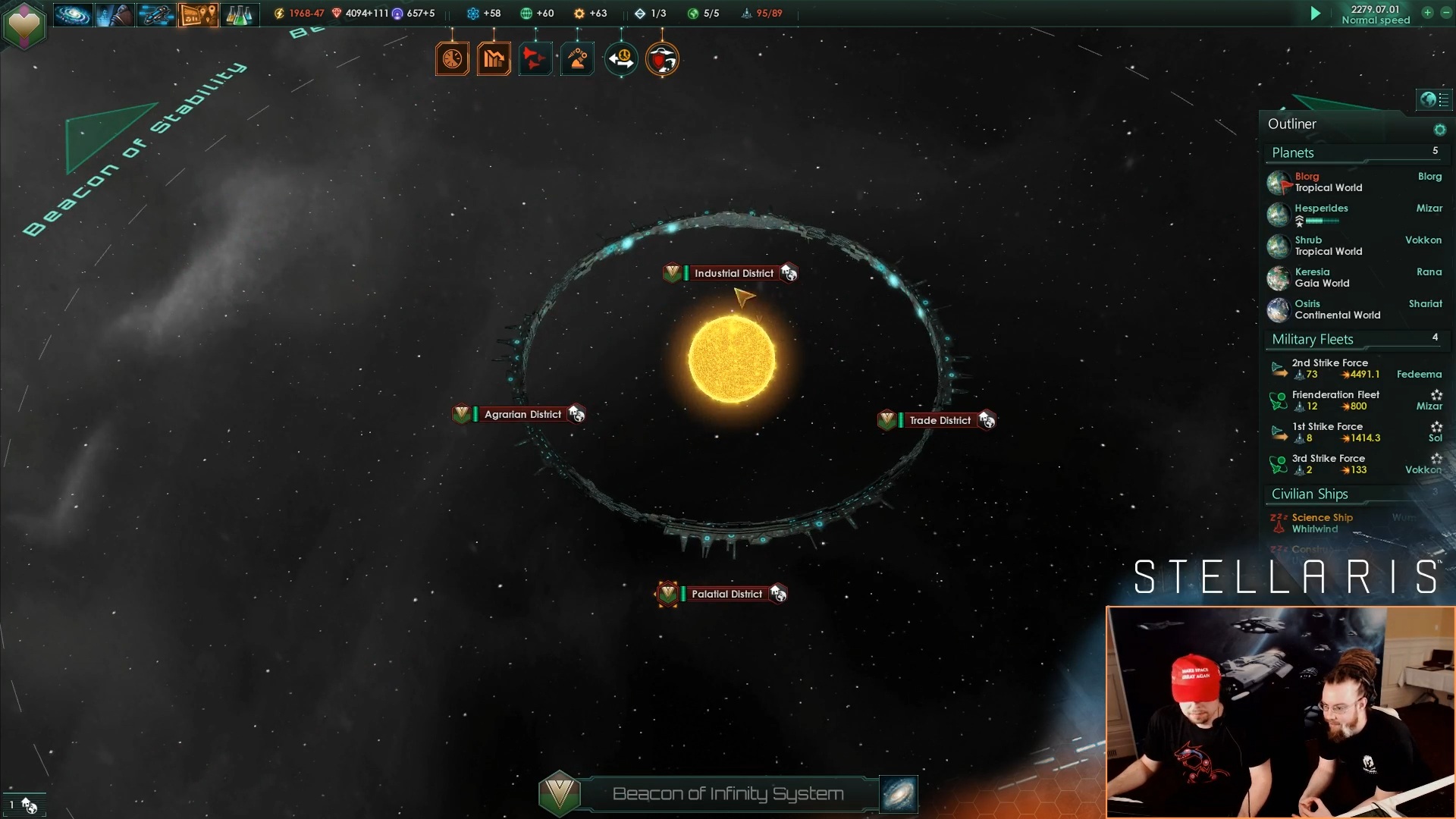This screenshot has width=1456, height=819.
Task: Click the declining bar chart alert icon
Action: point(494,59)
